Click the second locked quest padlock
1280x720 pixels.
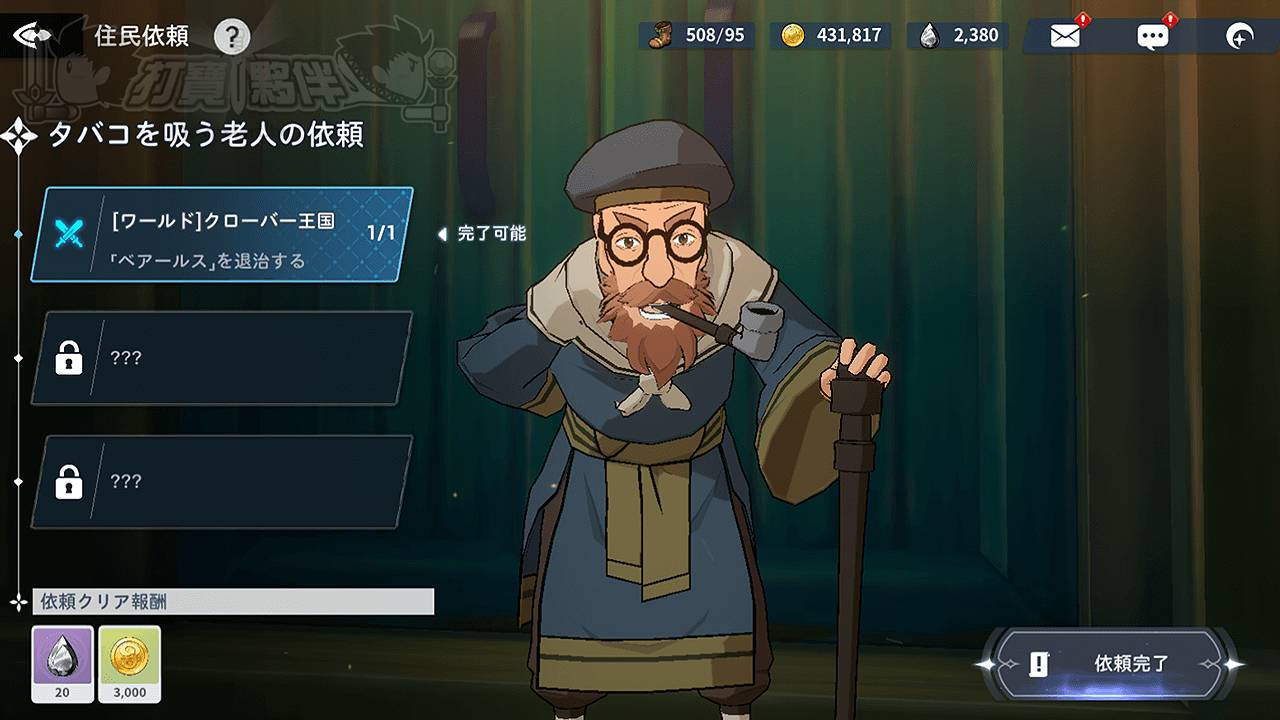click(67, 483)
